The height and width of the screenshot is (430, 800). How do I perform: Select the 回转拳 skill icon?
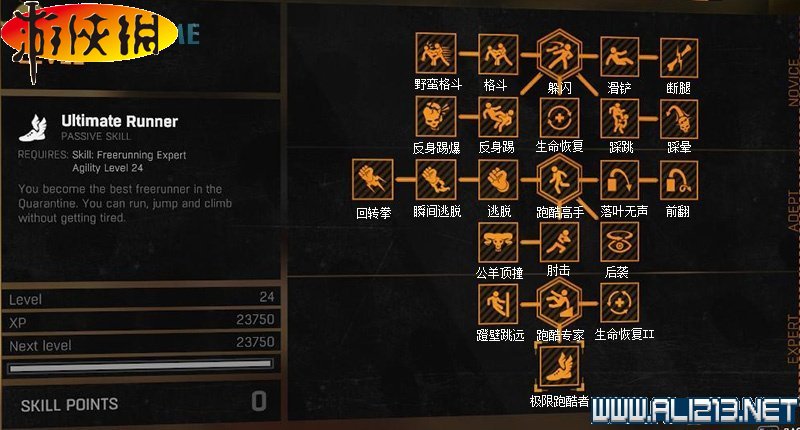(373, 180)
